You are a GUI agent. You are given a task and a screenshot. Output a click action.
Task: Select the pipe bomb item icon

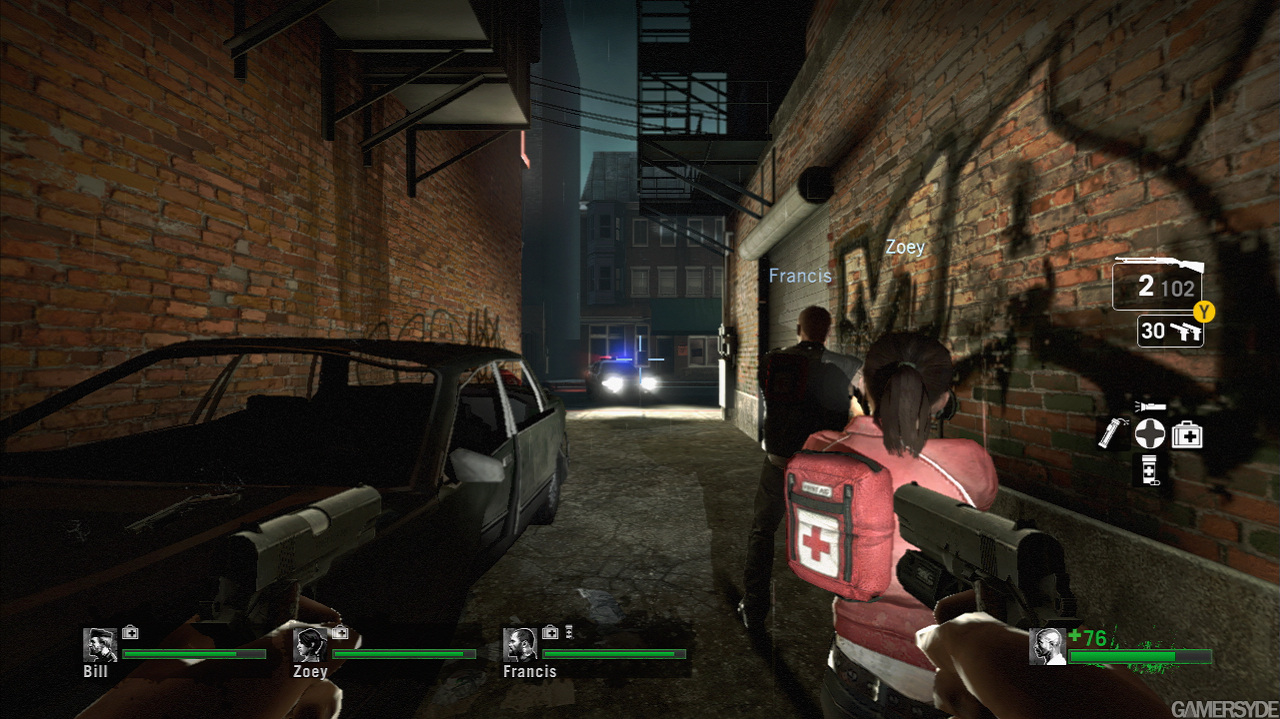(1111, 434)
